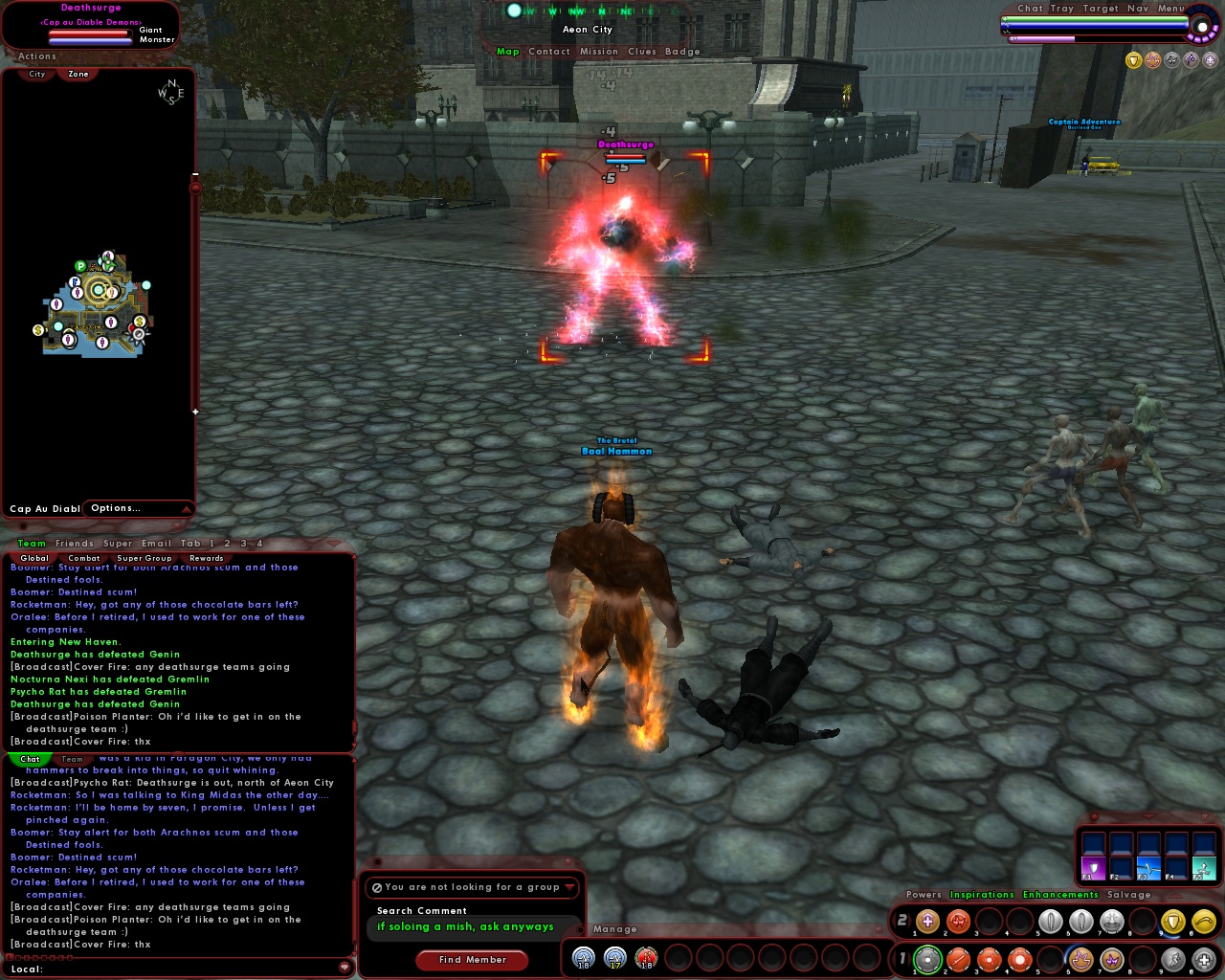This screenshot has height=980, width=1225.
Task: Open the gold badge medal icon below the health bars
Action: point(1134,59)
